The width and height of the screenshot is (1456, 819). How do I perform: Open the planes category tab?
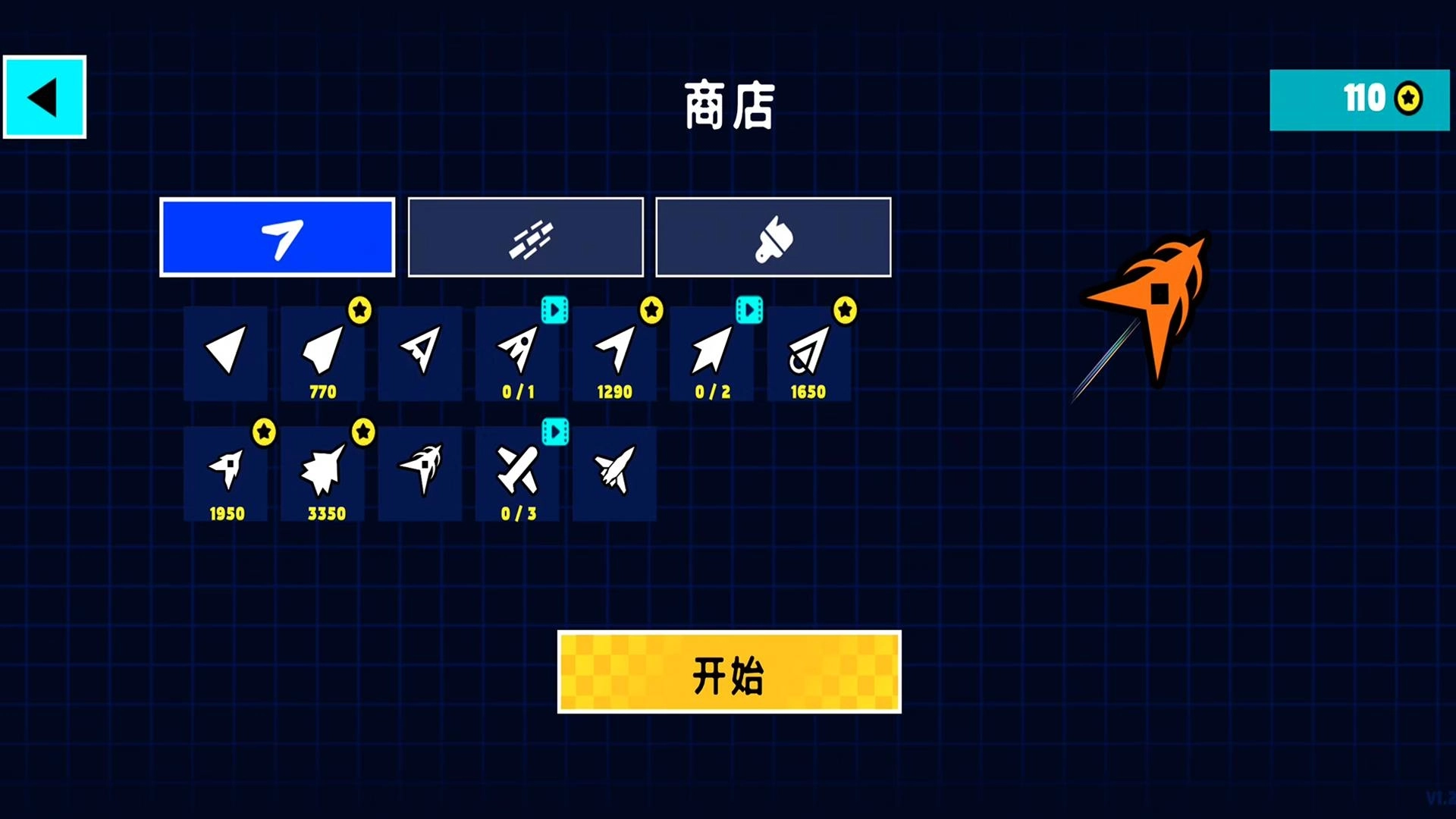pos(277,237)
